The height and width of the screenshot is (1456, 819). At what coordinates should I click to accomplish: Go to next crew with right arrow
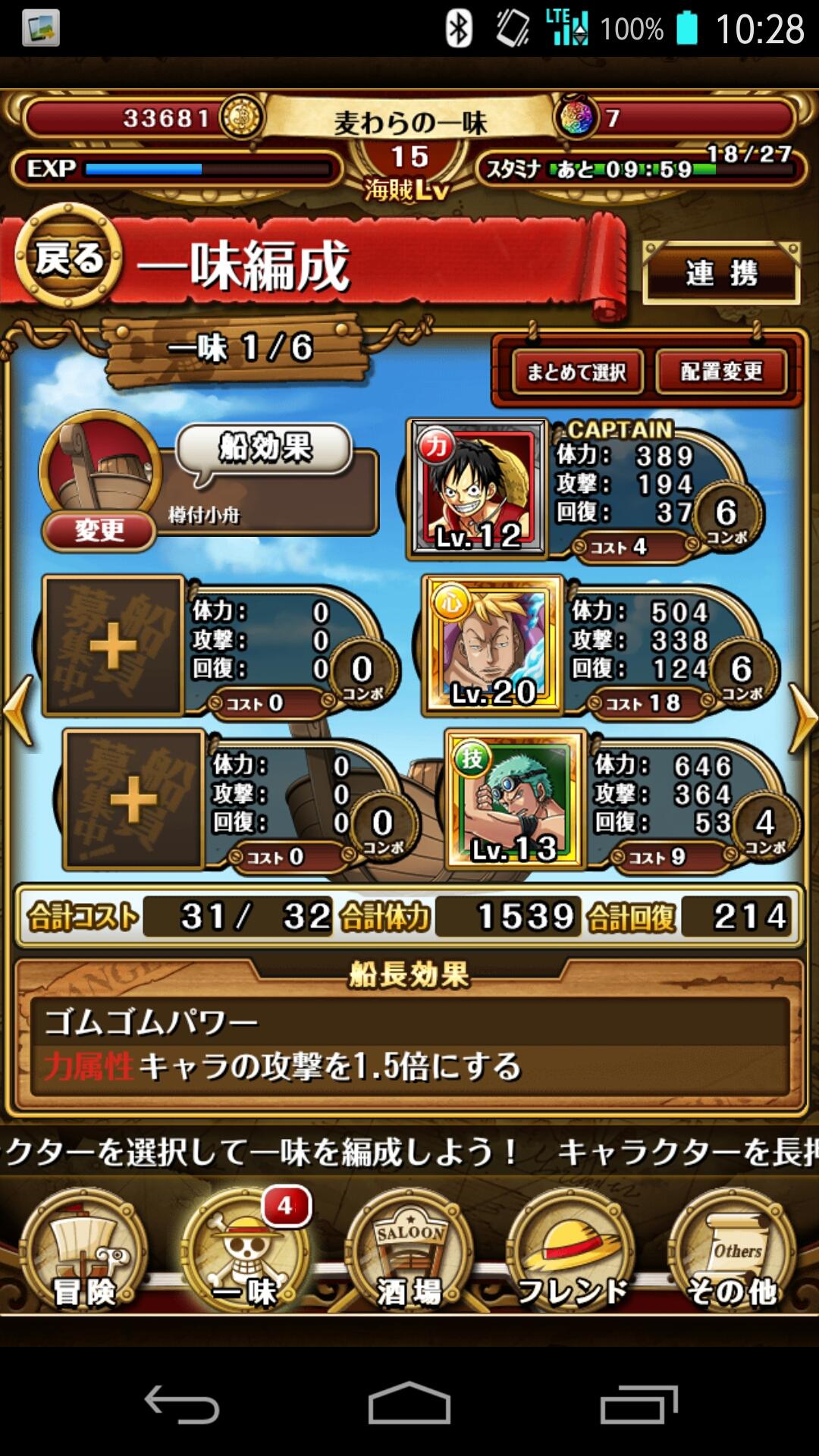(x=802, y=717)
